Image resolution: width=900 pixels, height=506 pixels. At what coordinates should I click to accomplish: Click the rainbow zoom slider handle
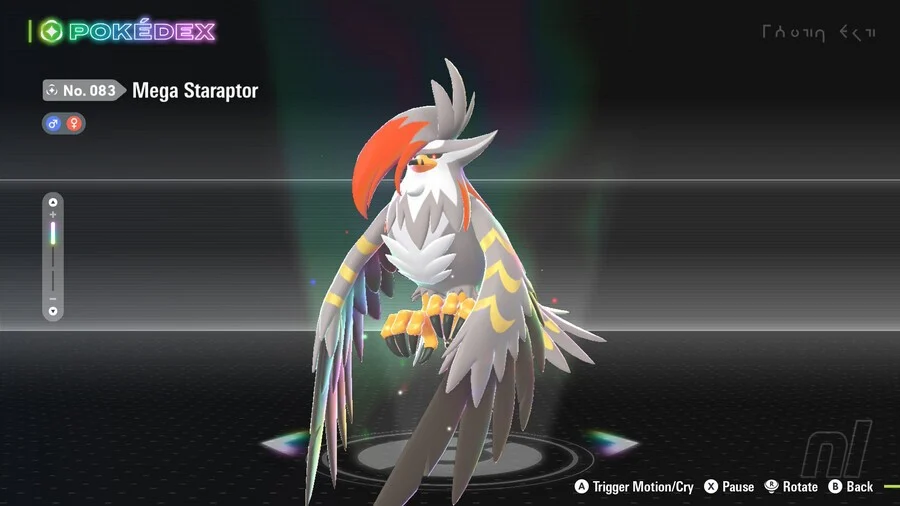54,233
